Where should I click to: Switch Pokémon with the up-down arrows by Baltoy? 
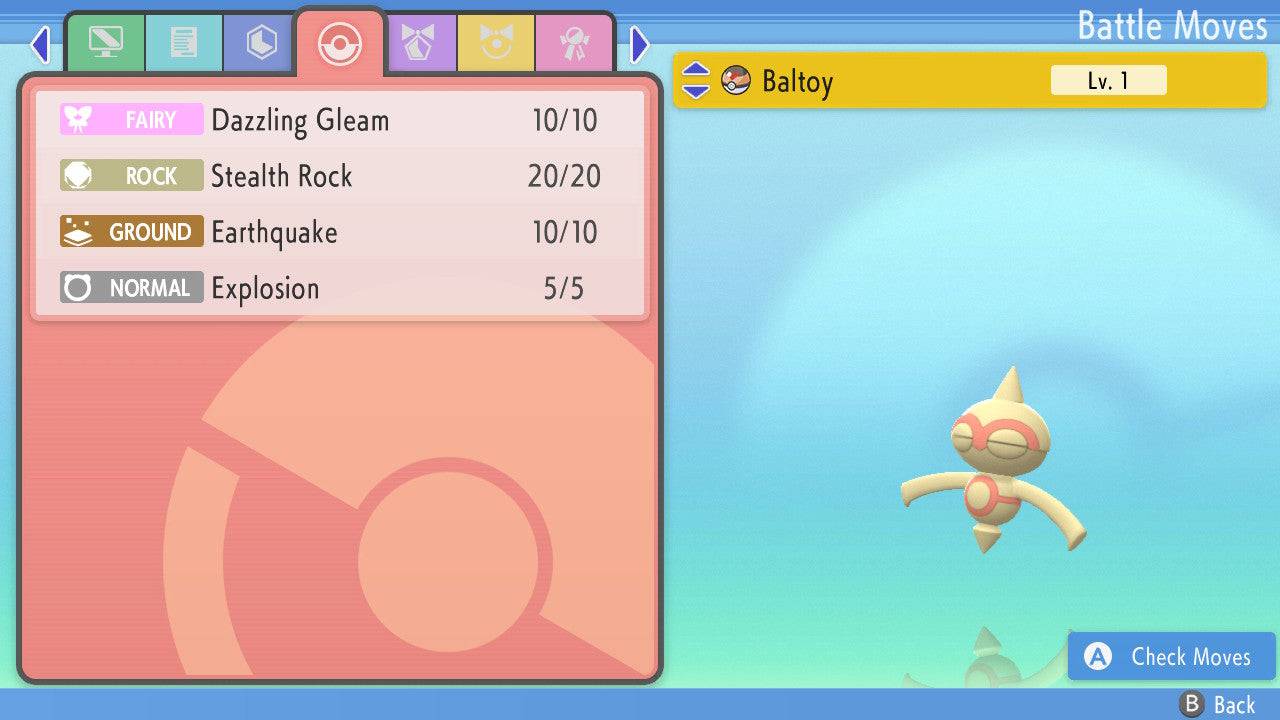tap(696, 80)
